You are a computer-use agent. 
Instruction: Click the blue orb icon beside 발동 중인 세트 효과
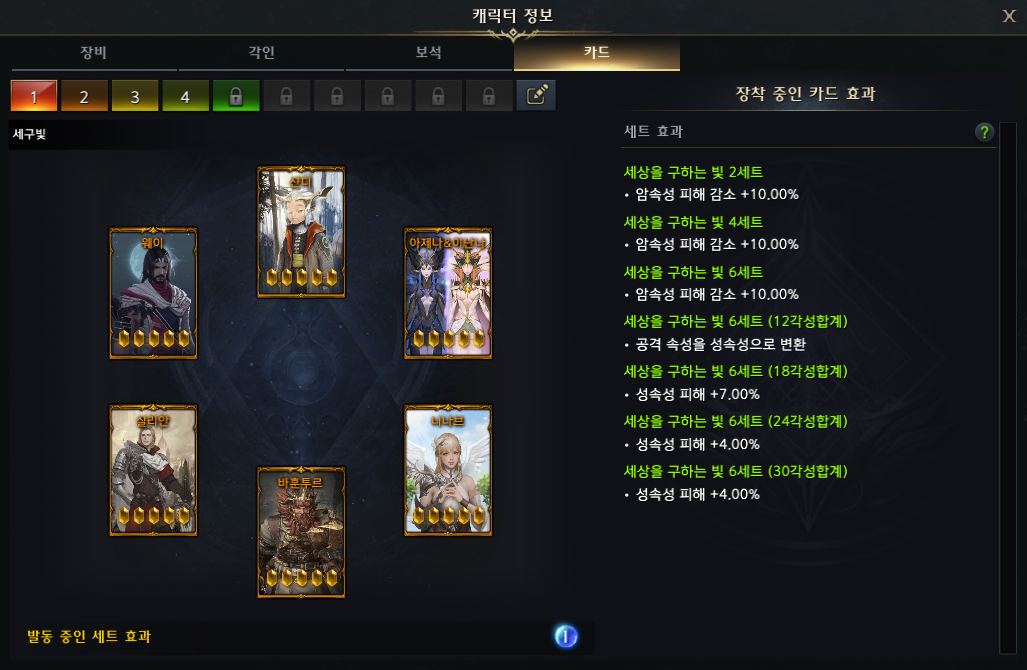tap(566, 636)
